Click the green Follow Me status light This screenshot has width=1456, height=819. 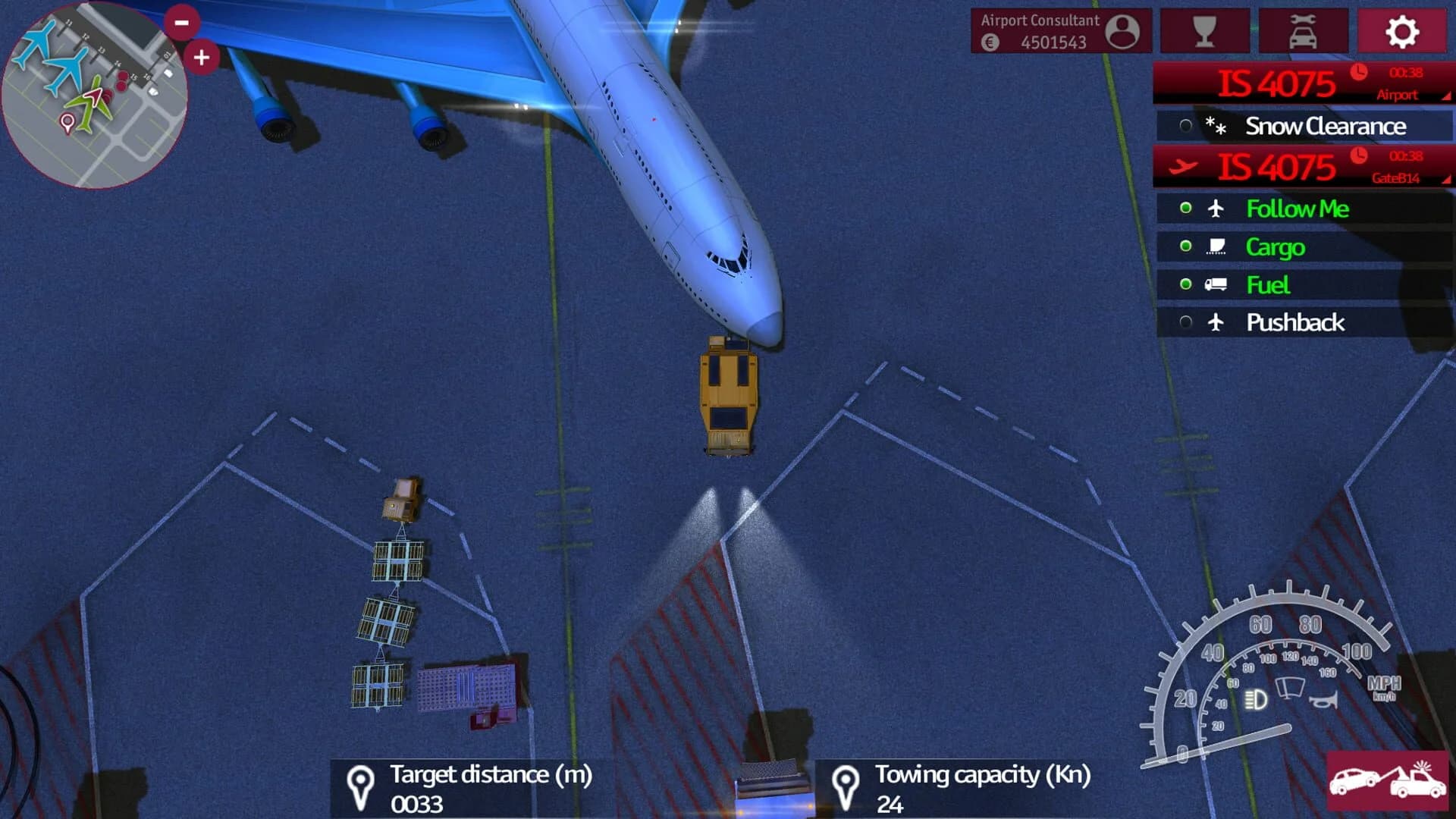click(x=1186, y=209)
